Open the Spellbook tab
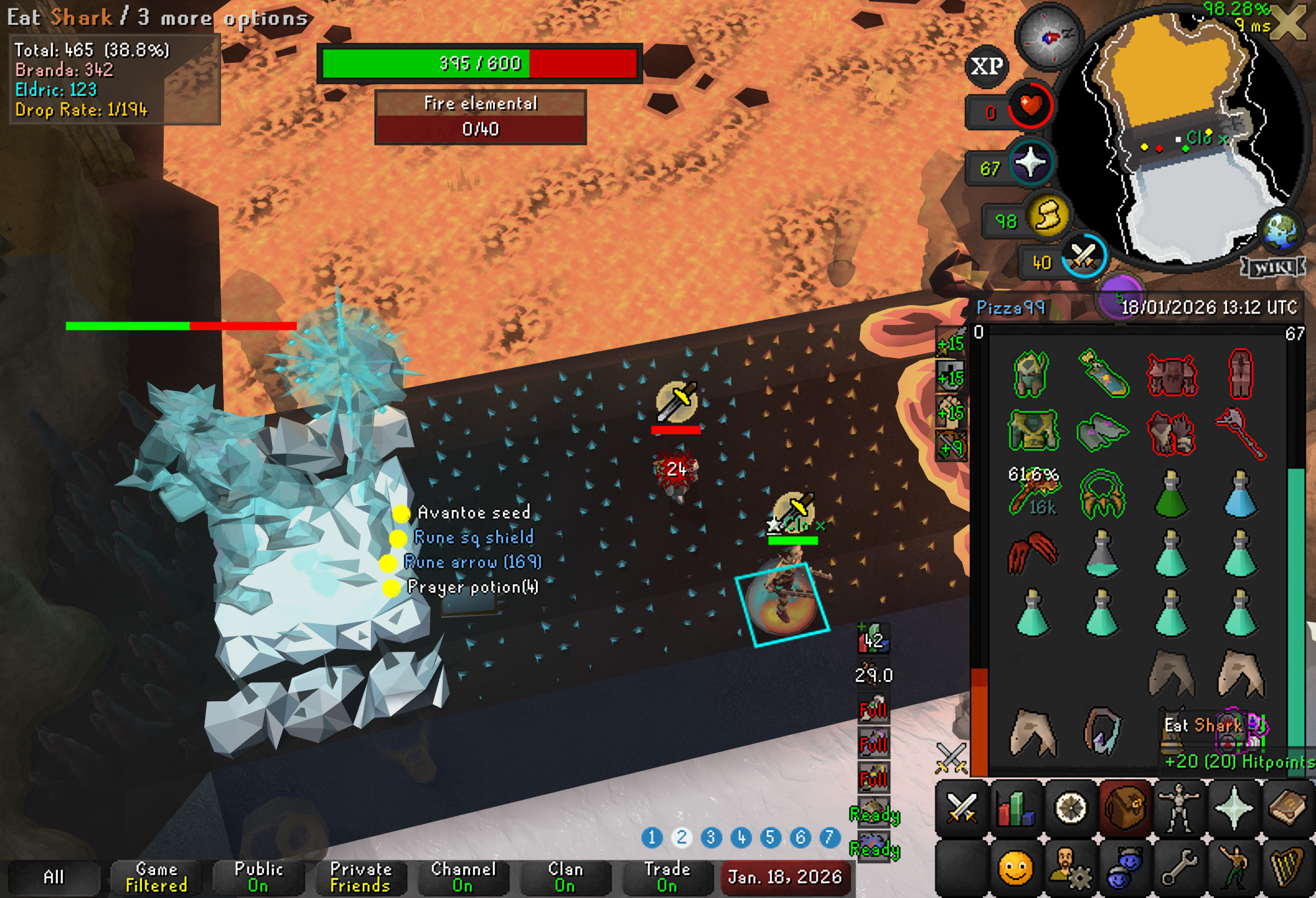 tap(1287, 807)
